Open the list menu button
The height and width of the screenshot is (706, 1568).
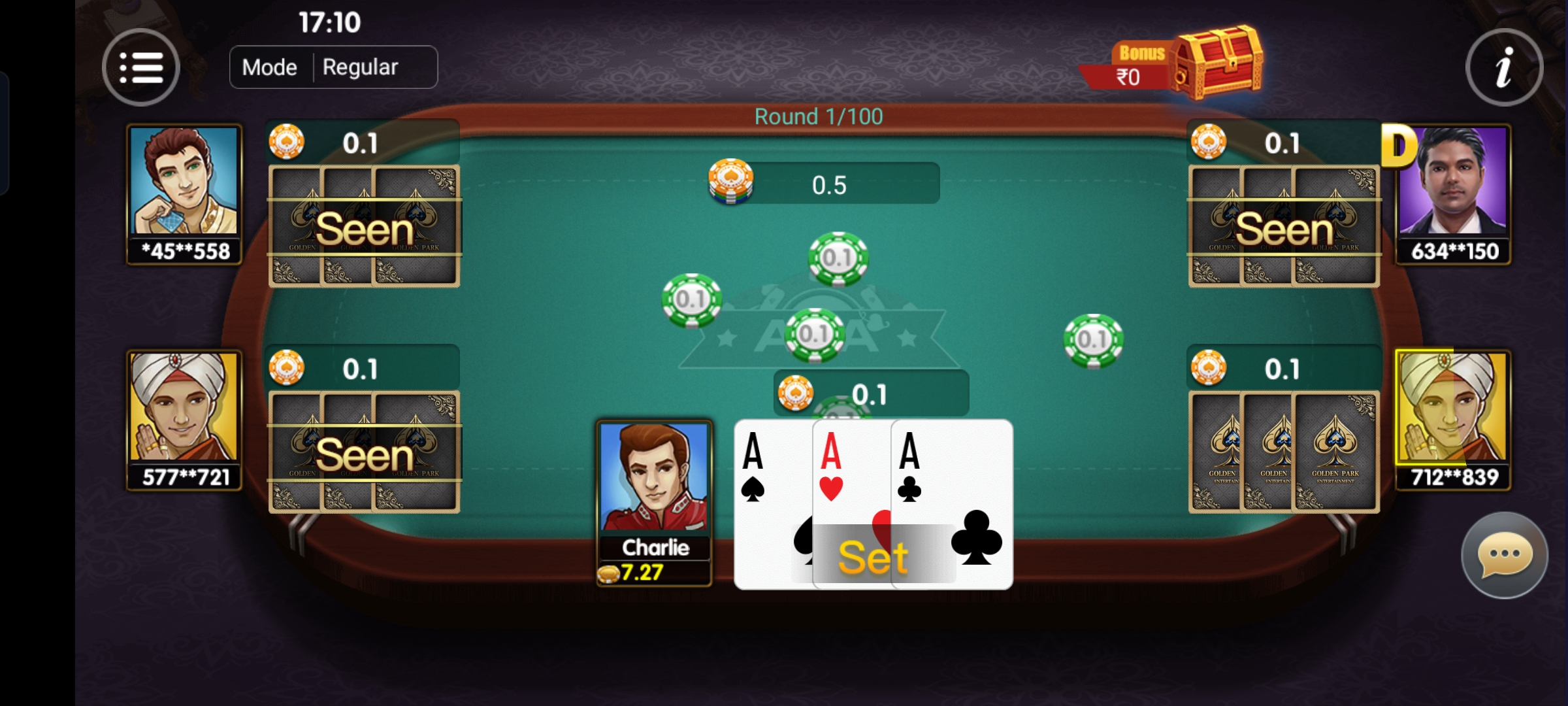point(140,67)
